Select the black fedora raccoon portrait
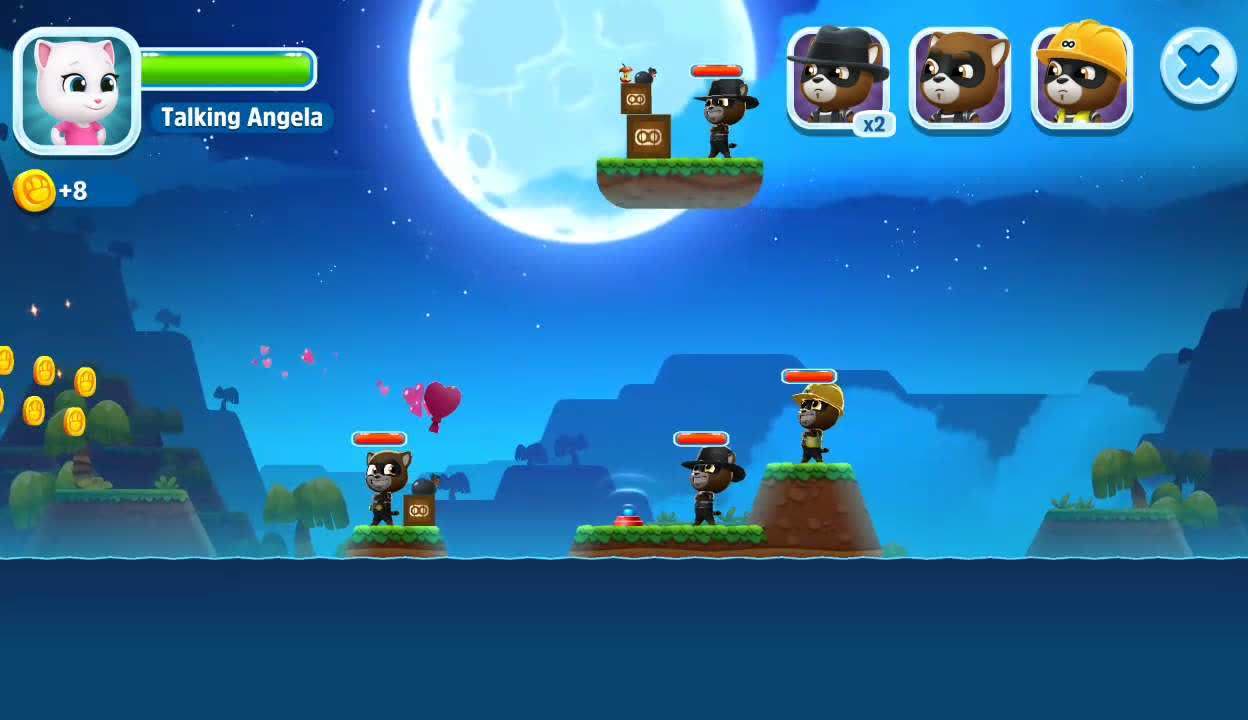Screen dimensions: 1248x720 pyautogui.click(x=838, y=78)
